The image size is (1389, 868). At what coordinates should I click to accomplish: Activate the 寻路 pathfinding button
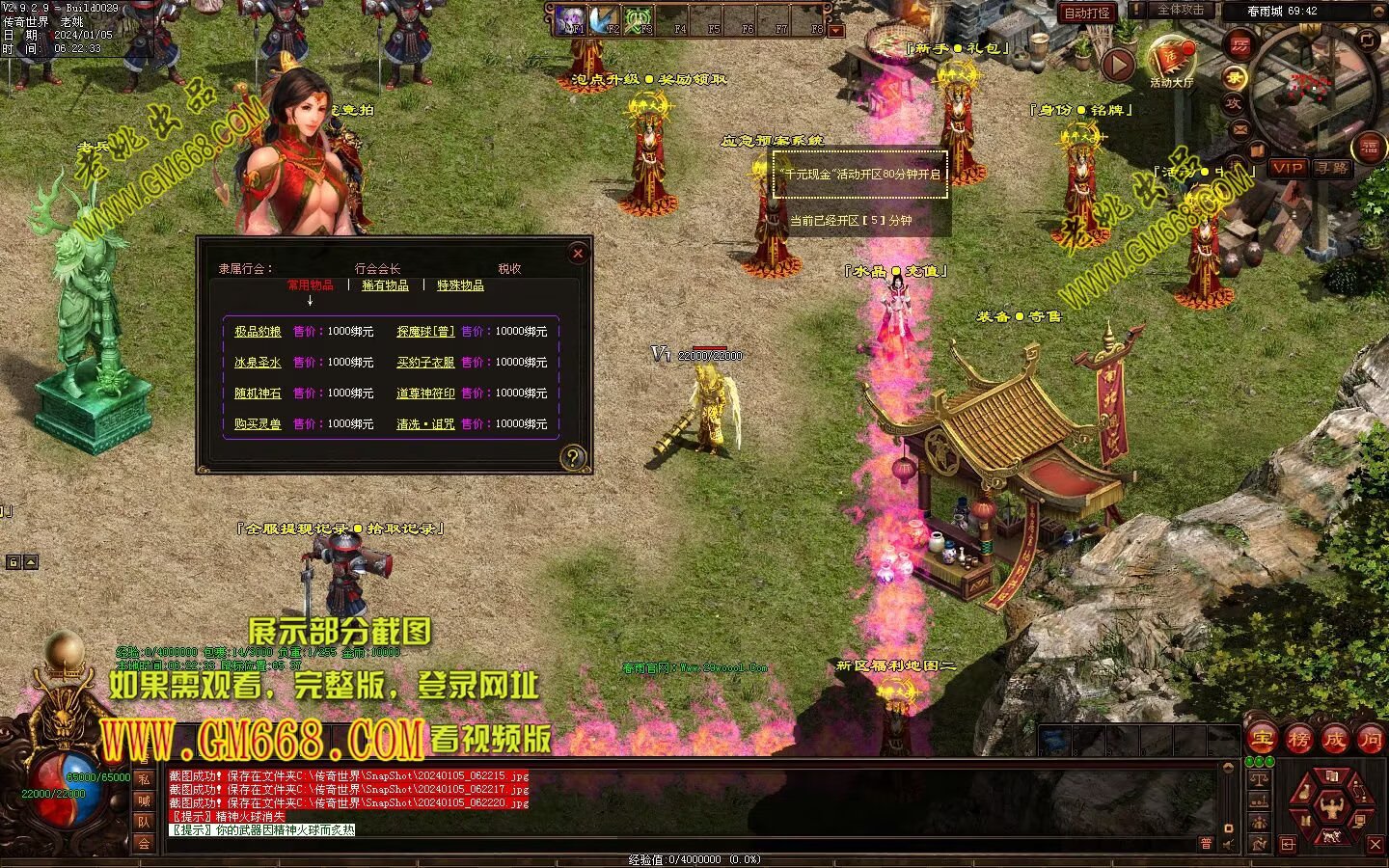pyautogui.click(x=1332, y=168)
